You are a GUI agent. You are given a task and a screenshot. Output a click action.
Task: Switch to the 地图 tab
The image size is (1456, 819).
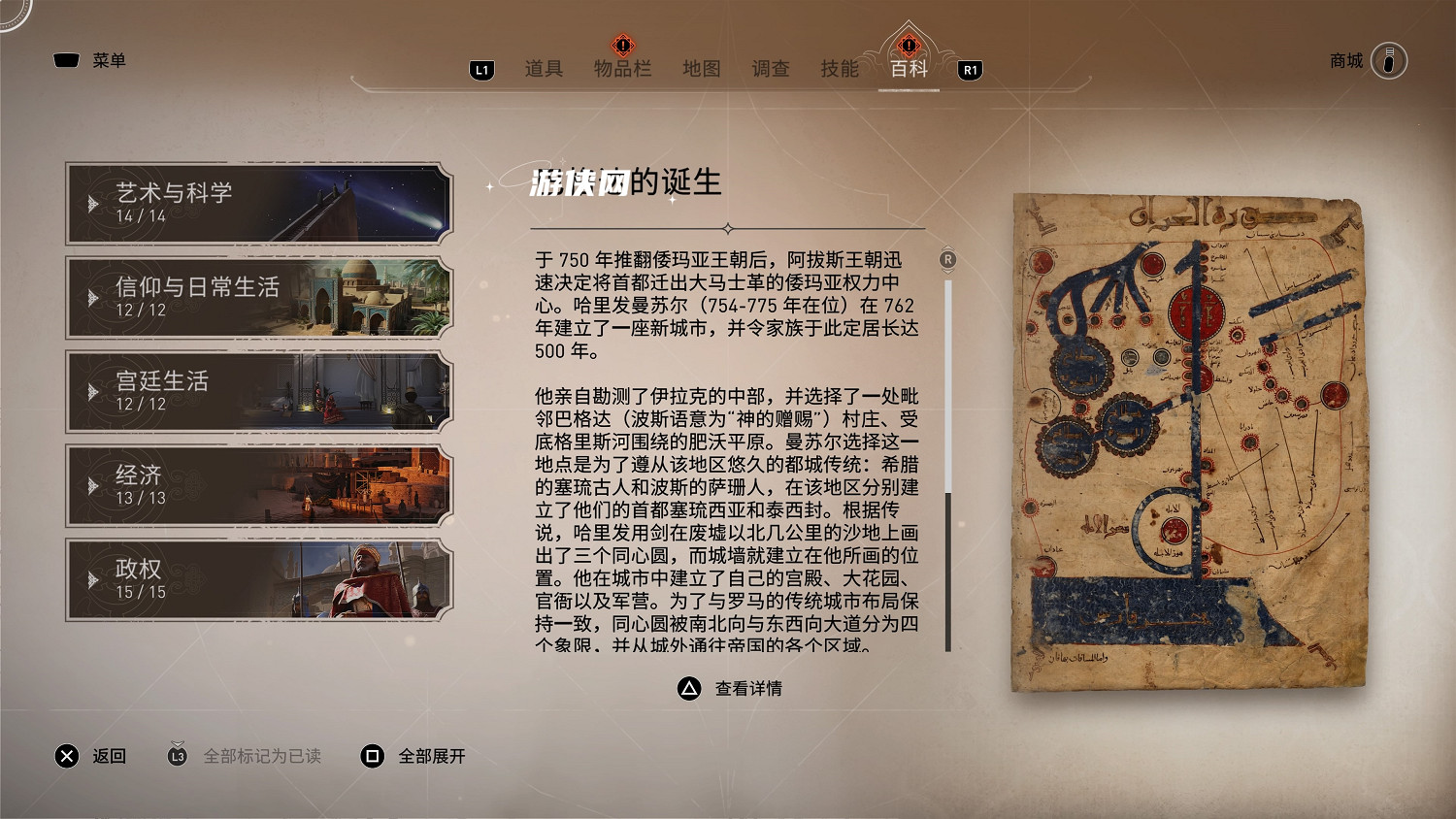click(x=702, y=69)
